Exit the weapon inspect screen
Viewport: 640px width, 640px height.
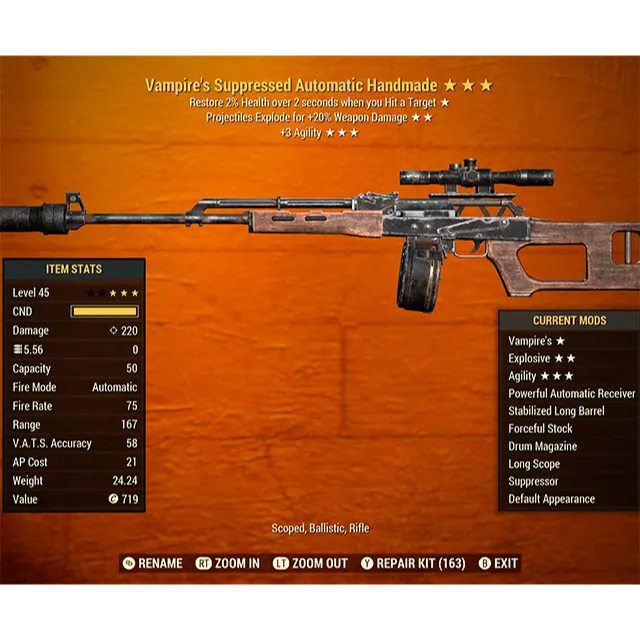coord(499,563)
